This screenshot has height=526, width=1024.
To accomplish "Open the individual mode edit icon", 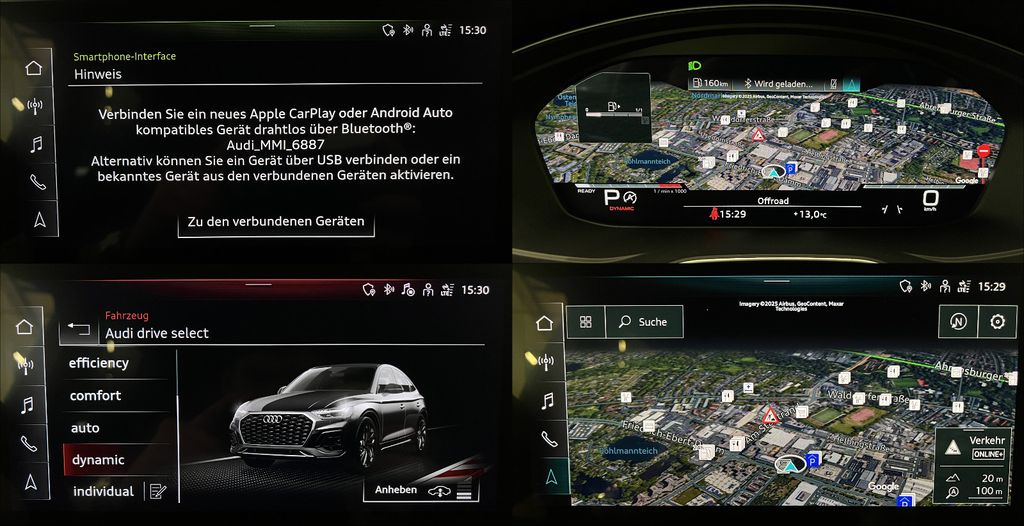I will click(157, 491).
